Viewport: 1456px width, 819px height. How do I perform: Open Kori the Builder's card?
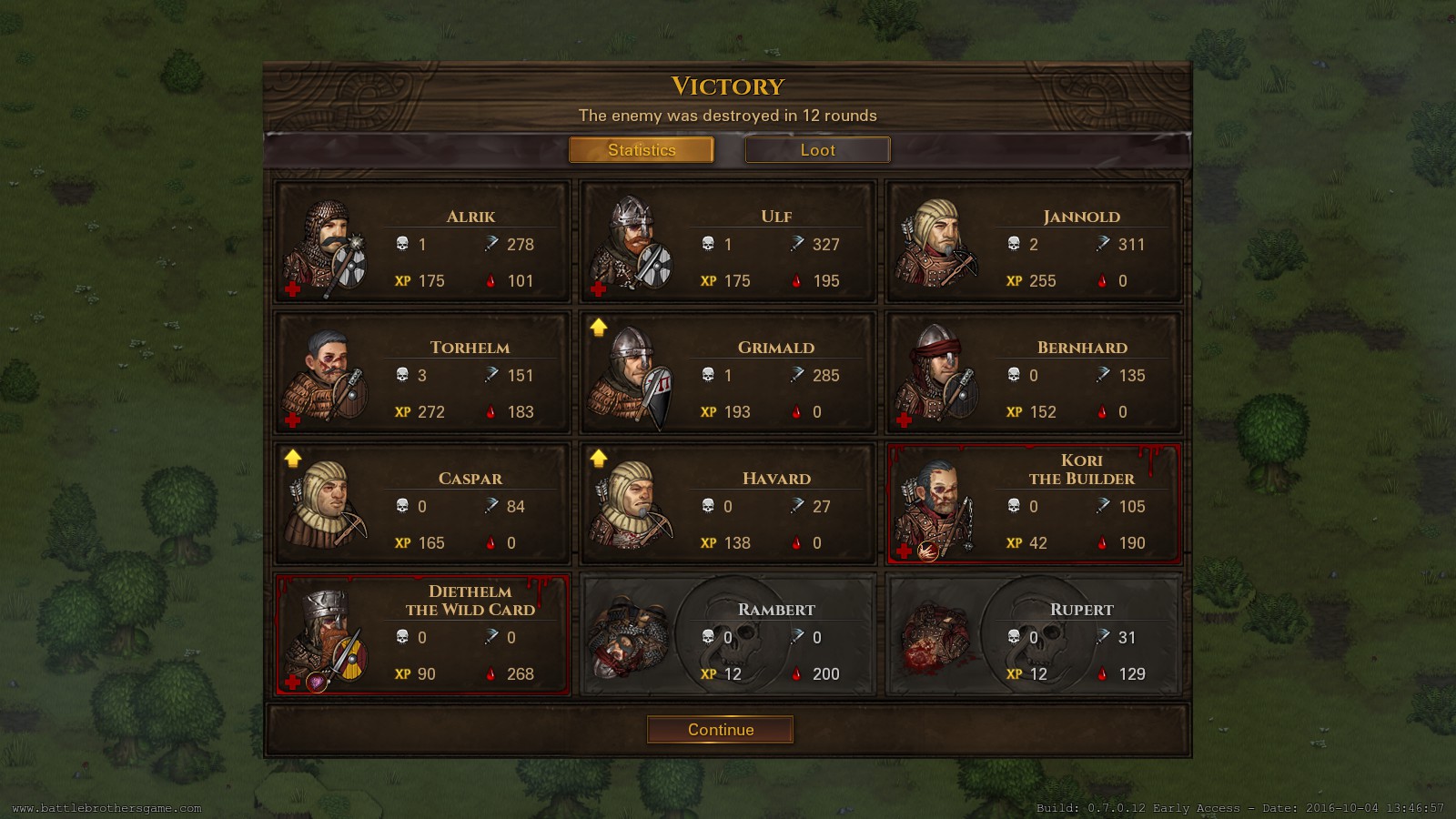(1034, 504)
